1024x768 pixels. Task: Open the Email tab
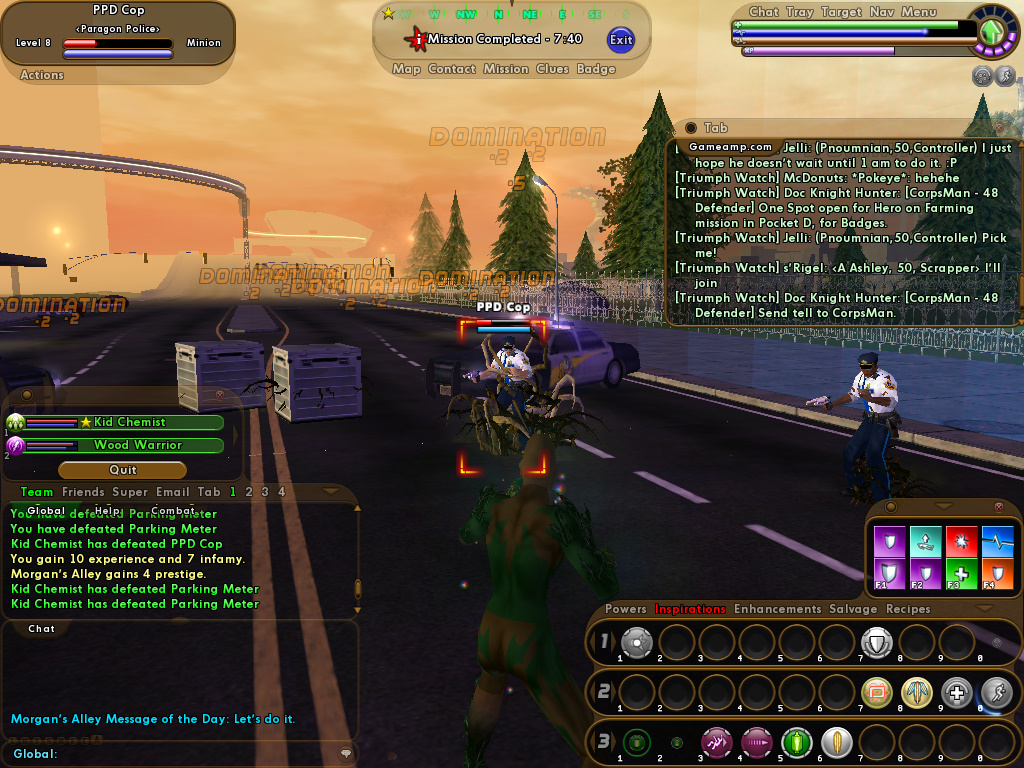coord(172,492)
